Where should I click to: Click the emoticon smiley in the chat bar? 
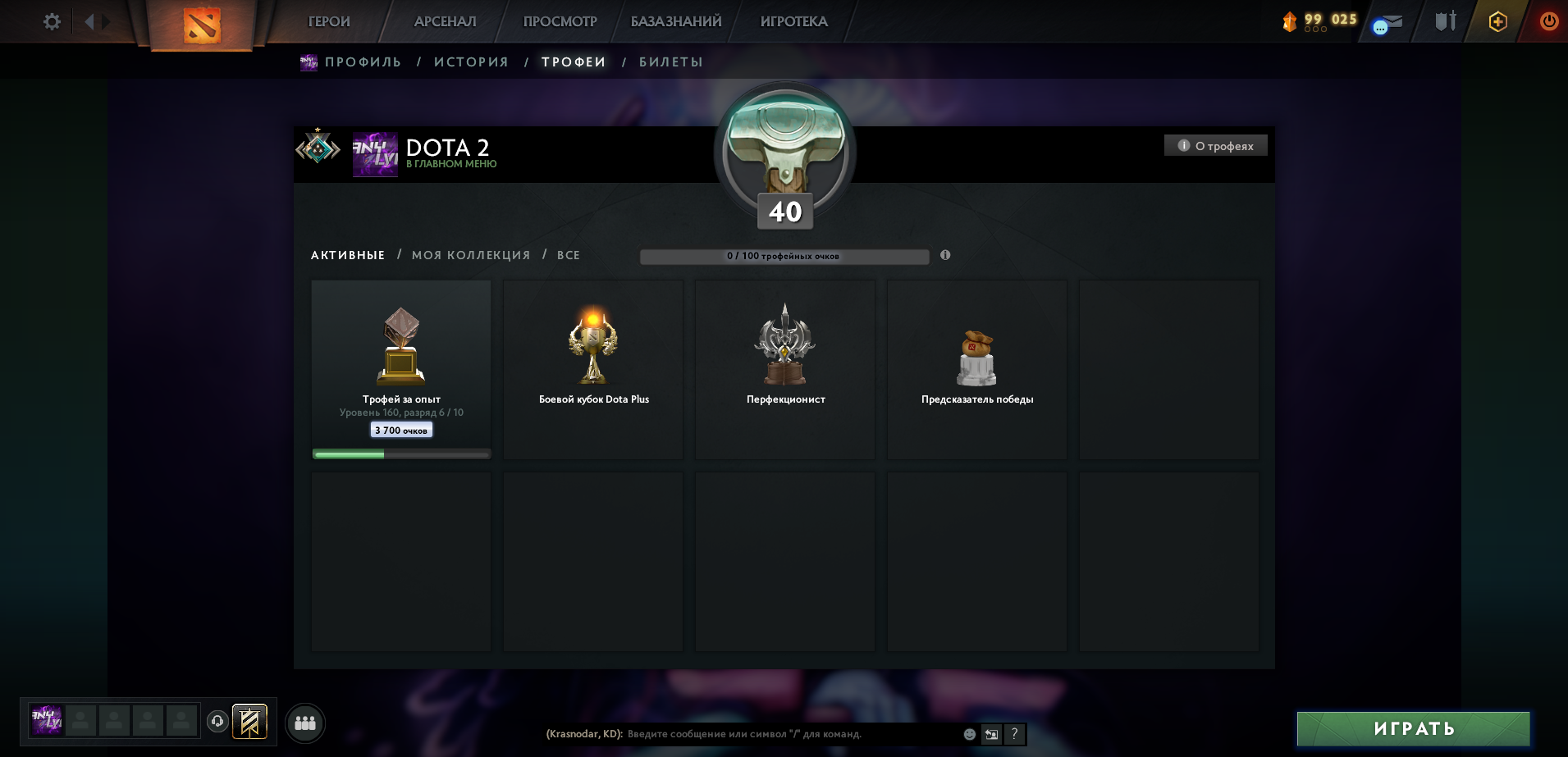(968, 735)
